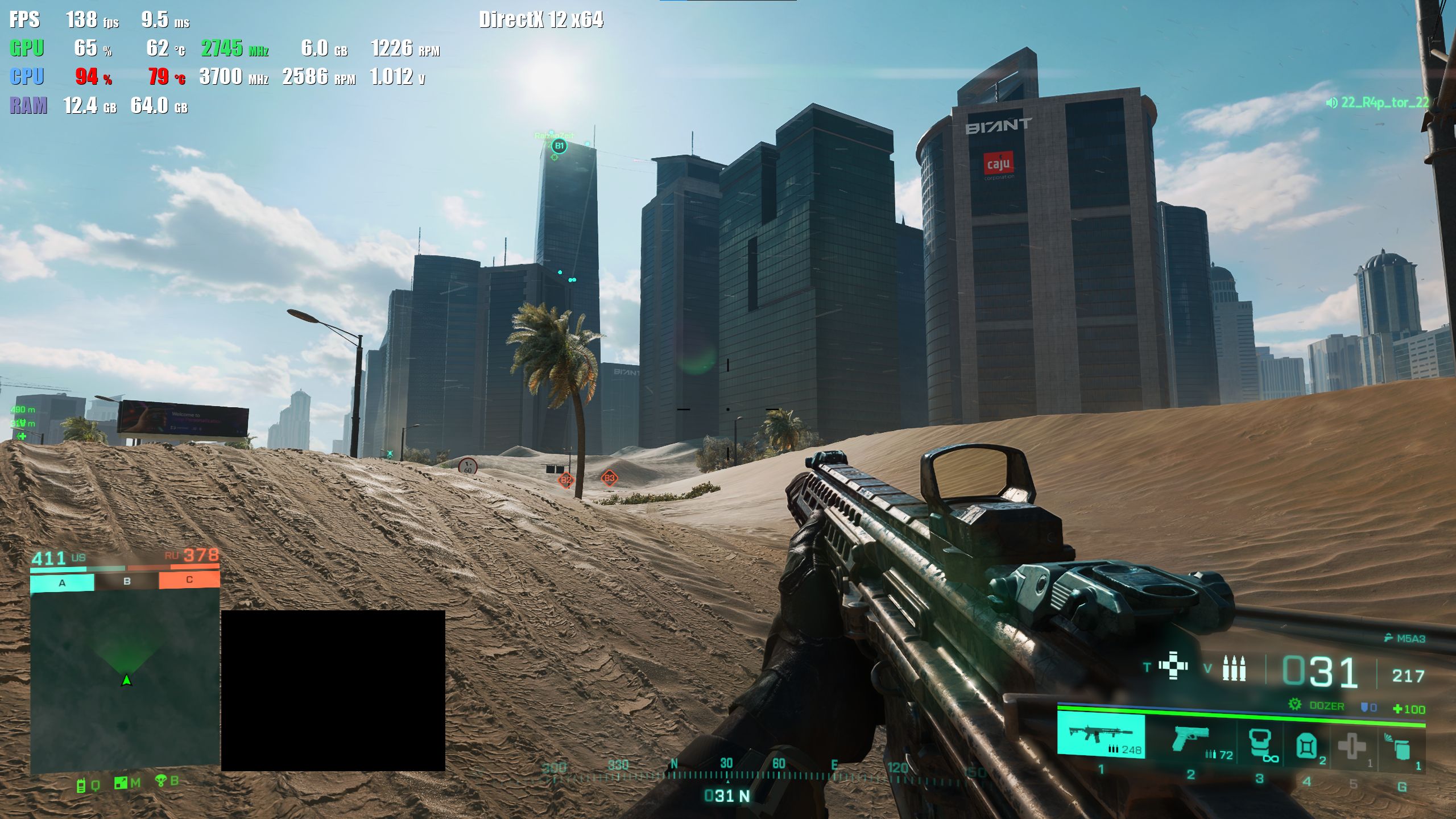Viewport: 1456px width, 819px height.
Task: Click the B2 enemy objective marker
Action: [565, 480]
